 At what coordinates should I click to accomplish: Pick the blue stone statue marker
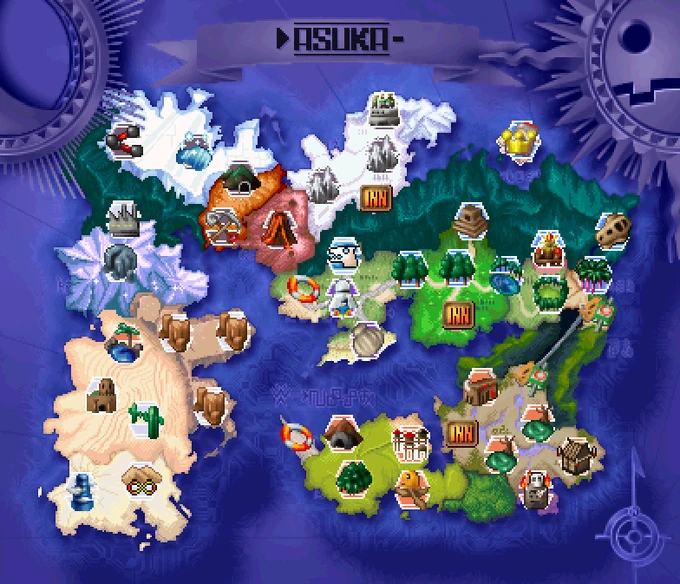pyautogui.click(x=81, y=489)
